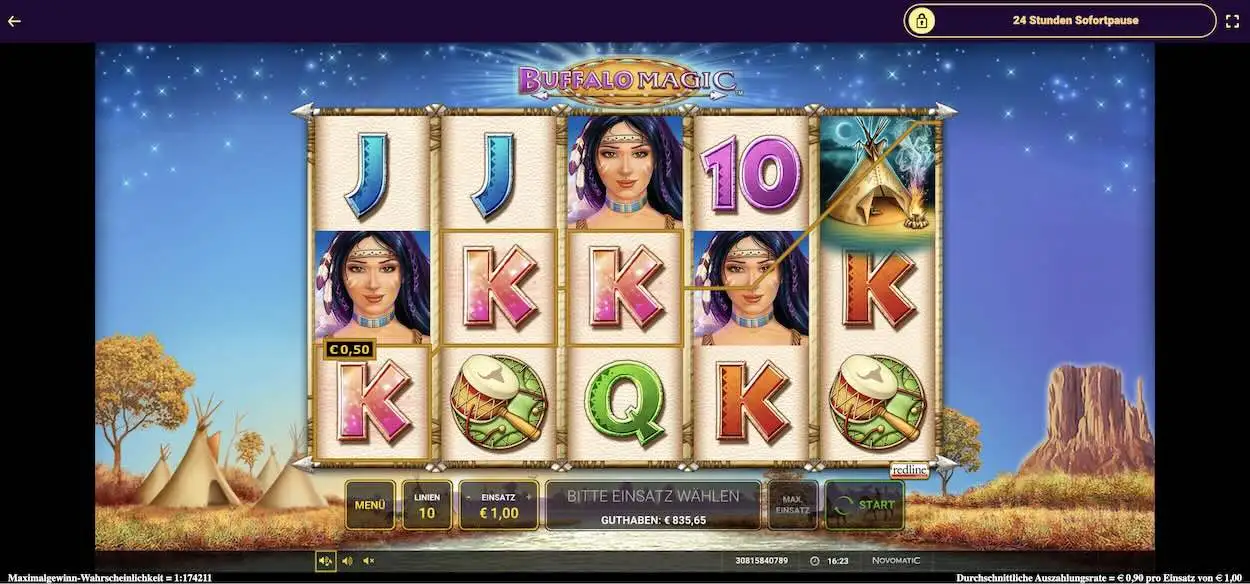The height and width of the screenshot is (584, 1250).
Task: Click the Linien 10 paylines button
Action: tap(427, 505)
